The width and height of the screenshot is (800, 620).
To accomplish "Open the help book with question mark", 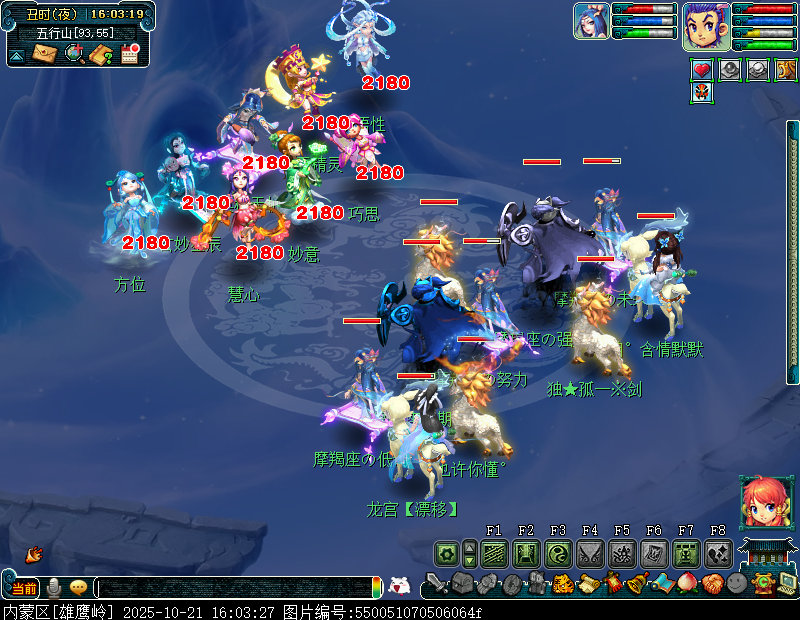I will tap(100, 54).
